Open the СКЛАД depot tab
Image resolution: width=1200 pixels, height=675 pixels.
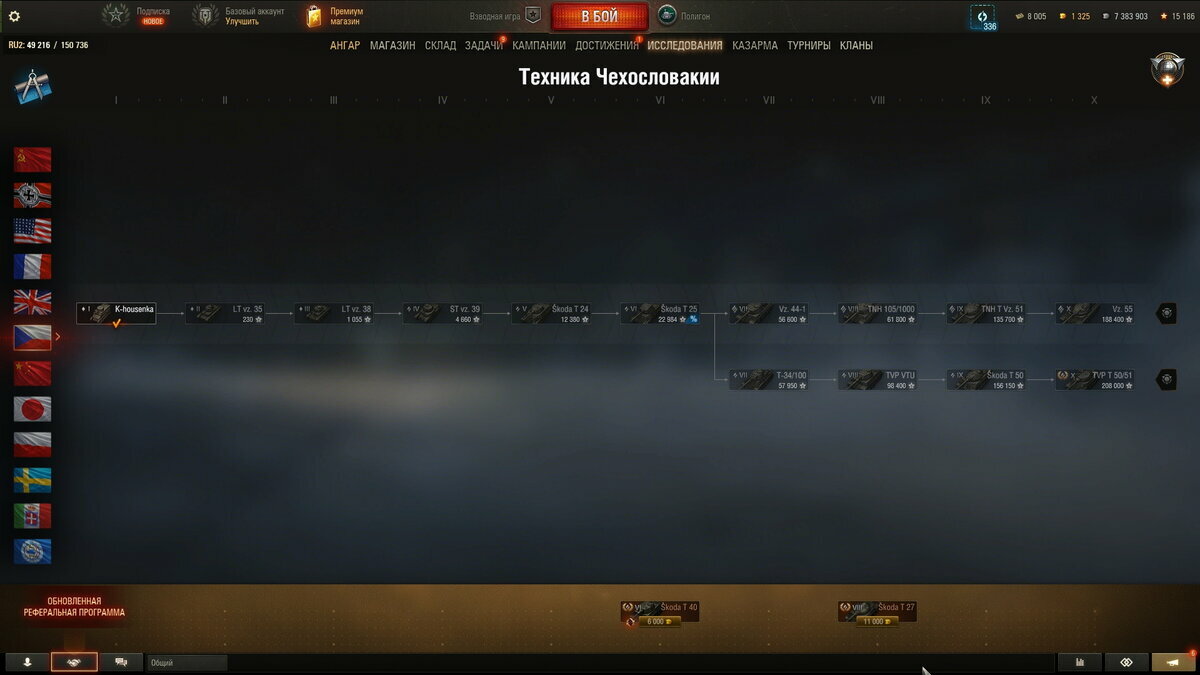click(x=440, y=45)
